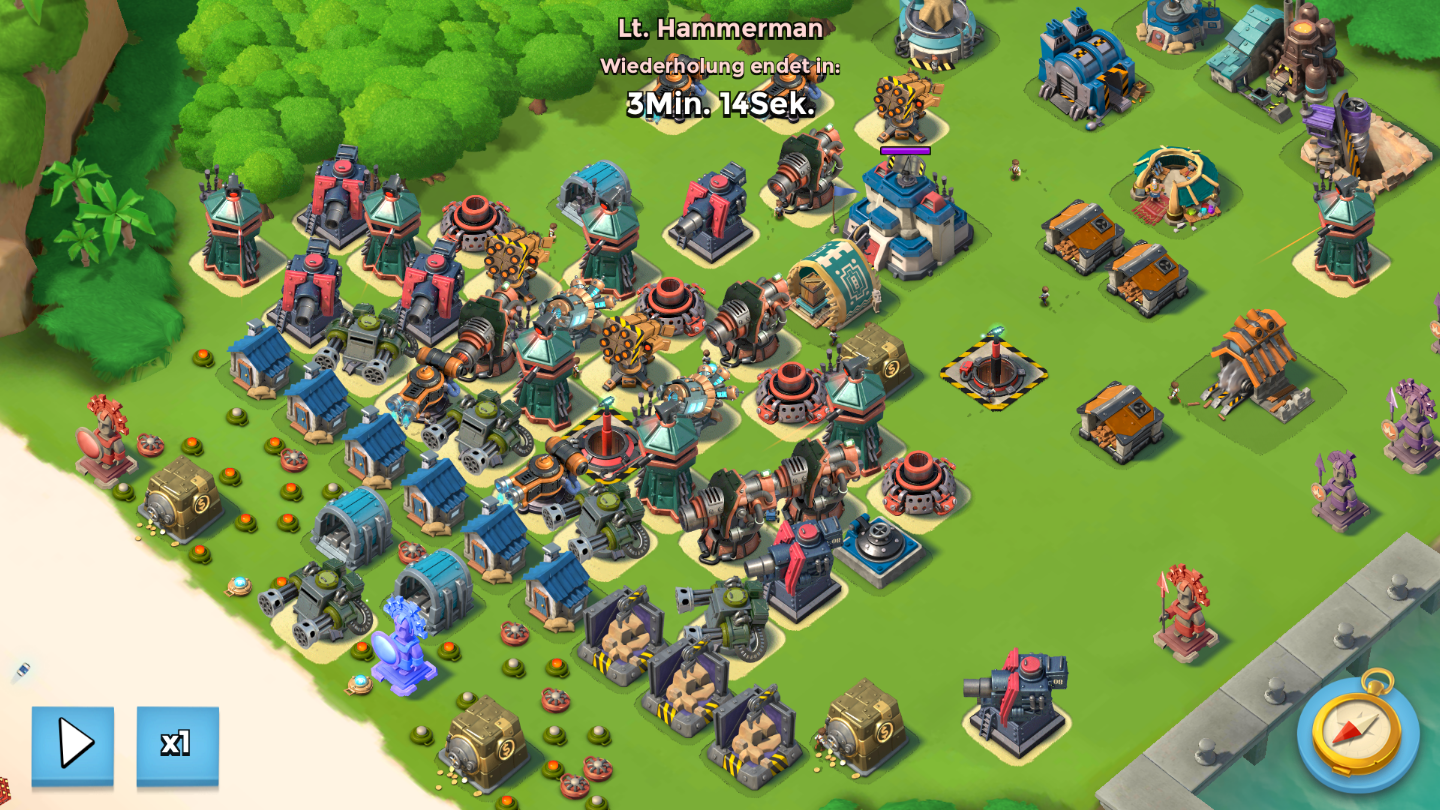This screenshot has width=1440, height=810.
Task: Change the x1 replay speed
Action: coord(177,744)
